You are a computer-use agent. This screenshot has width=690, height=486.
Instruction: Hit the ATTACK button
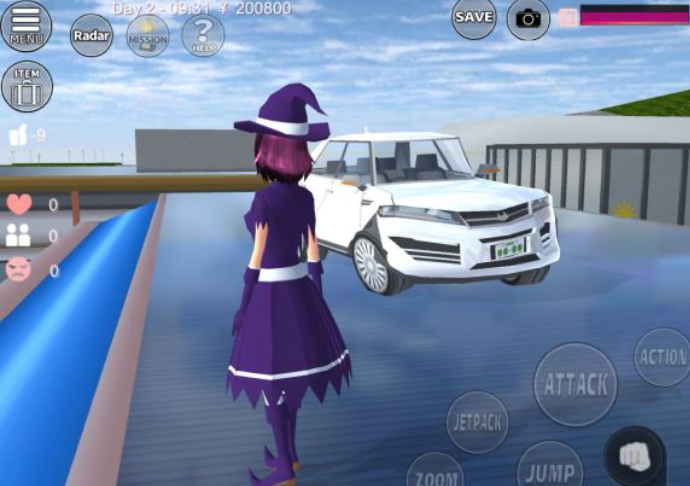pyautogui.click(x=575, y=384)
